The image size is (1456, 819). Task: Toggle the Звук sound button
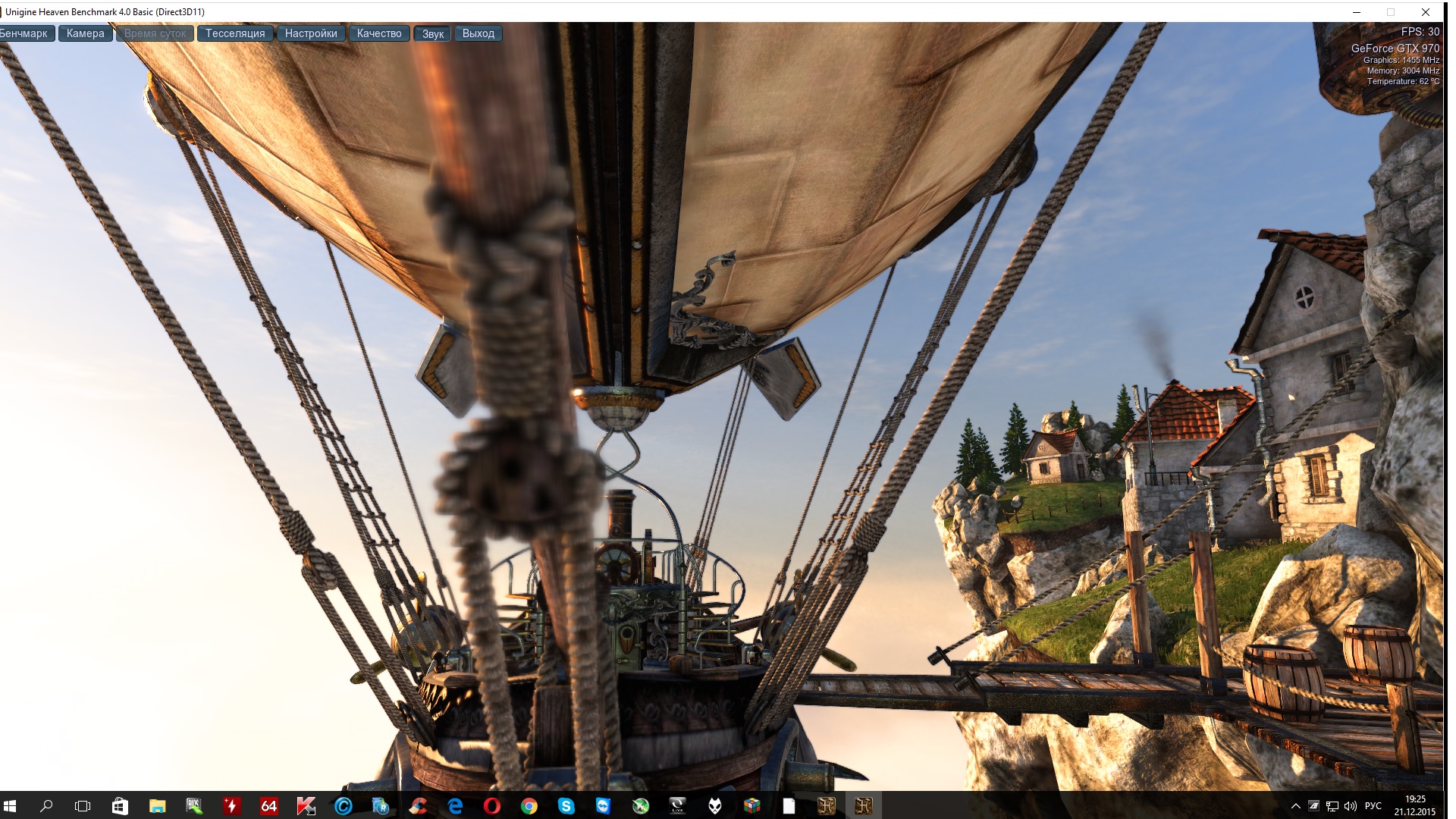[x=432, y=33]
